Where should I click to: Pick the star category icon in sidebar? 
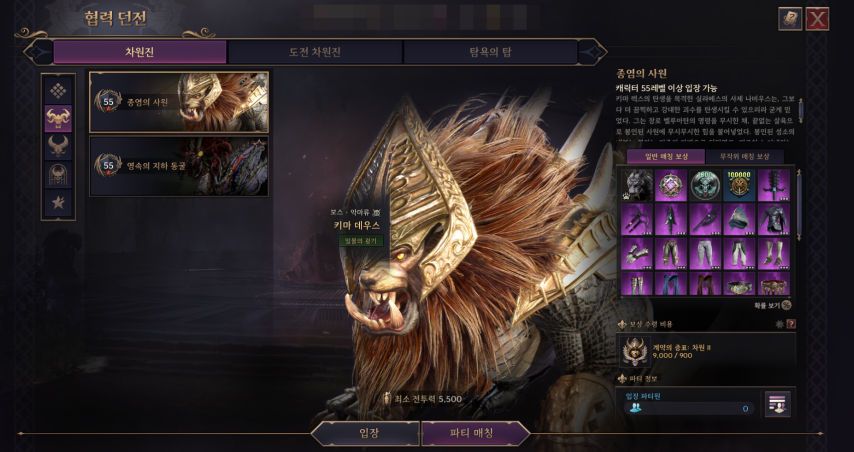pos(58,202)
